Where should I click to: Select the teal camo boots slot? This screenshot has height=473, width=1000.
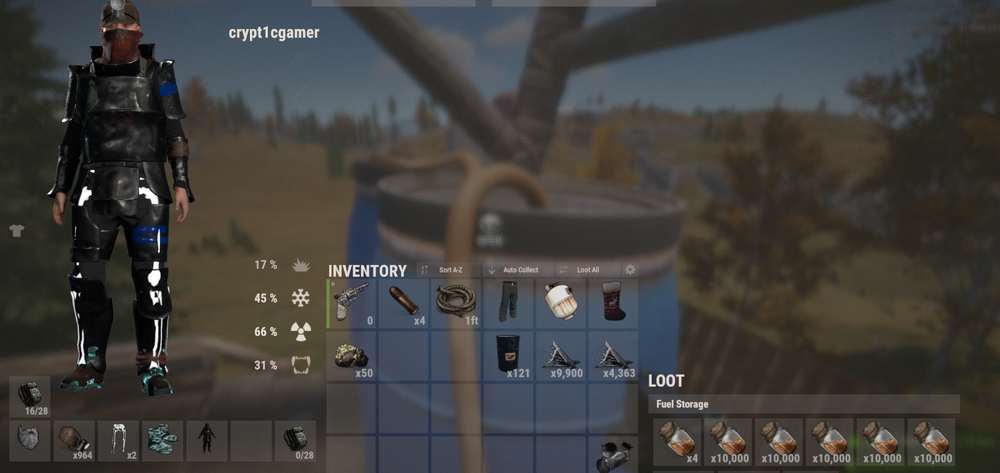click(x=162, y=440)
